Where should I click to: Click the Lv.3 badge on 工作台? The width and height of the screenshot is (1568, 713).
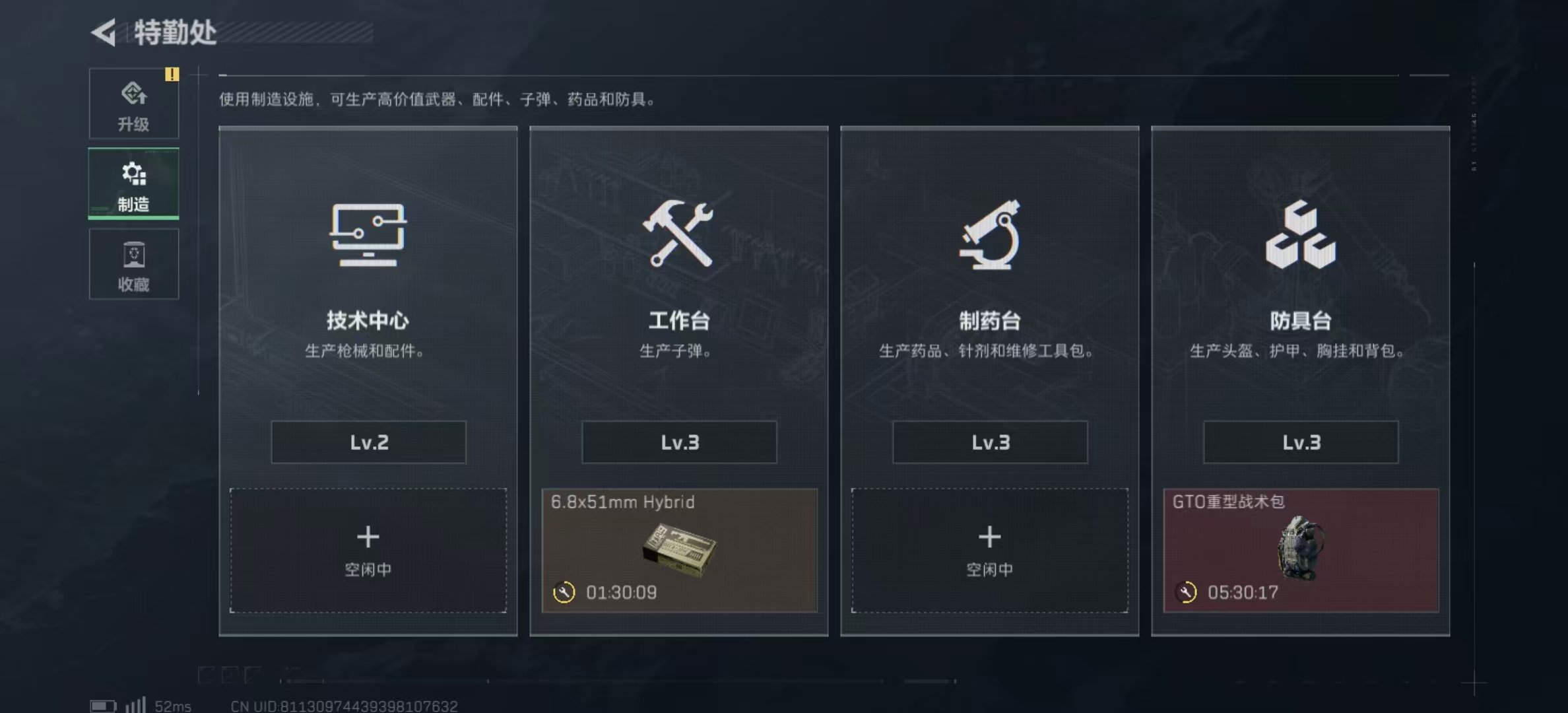pyautogui.click(x=678, y=442)
